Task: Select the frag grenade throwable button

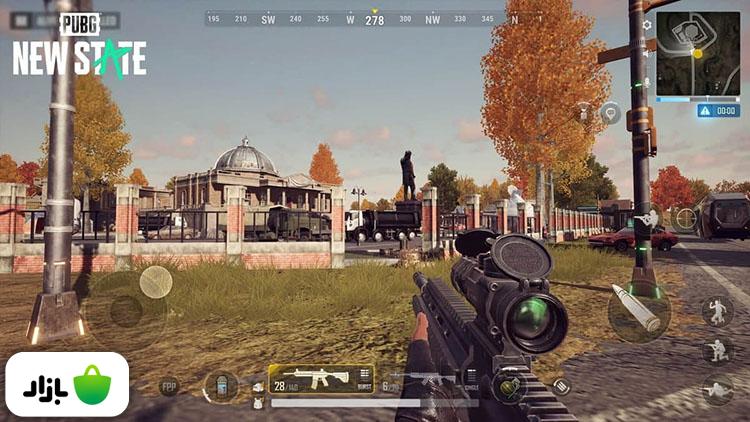Action: coord(509,385)
